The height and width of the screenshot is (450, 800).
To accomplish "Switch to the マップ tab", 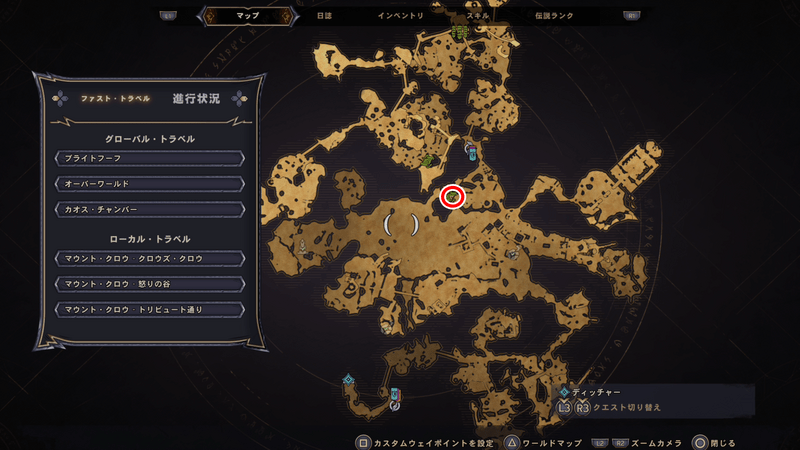I will point(246,16).
